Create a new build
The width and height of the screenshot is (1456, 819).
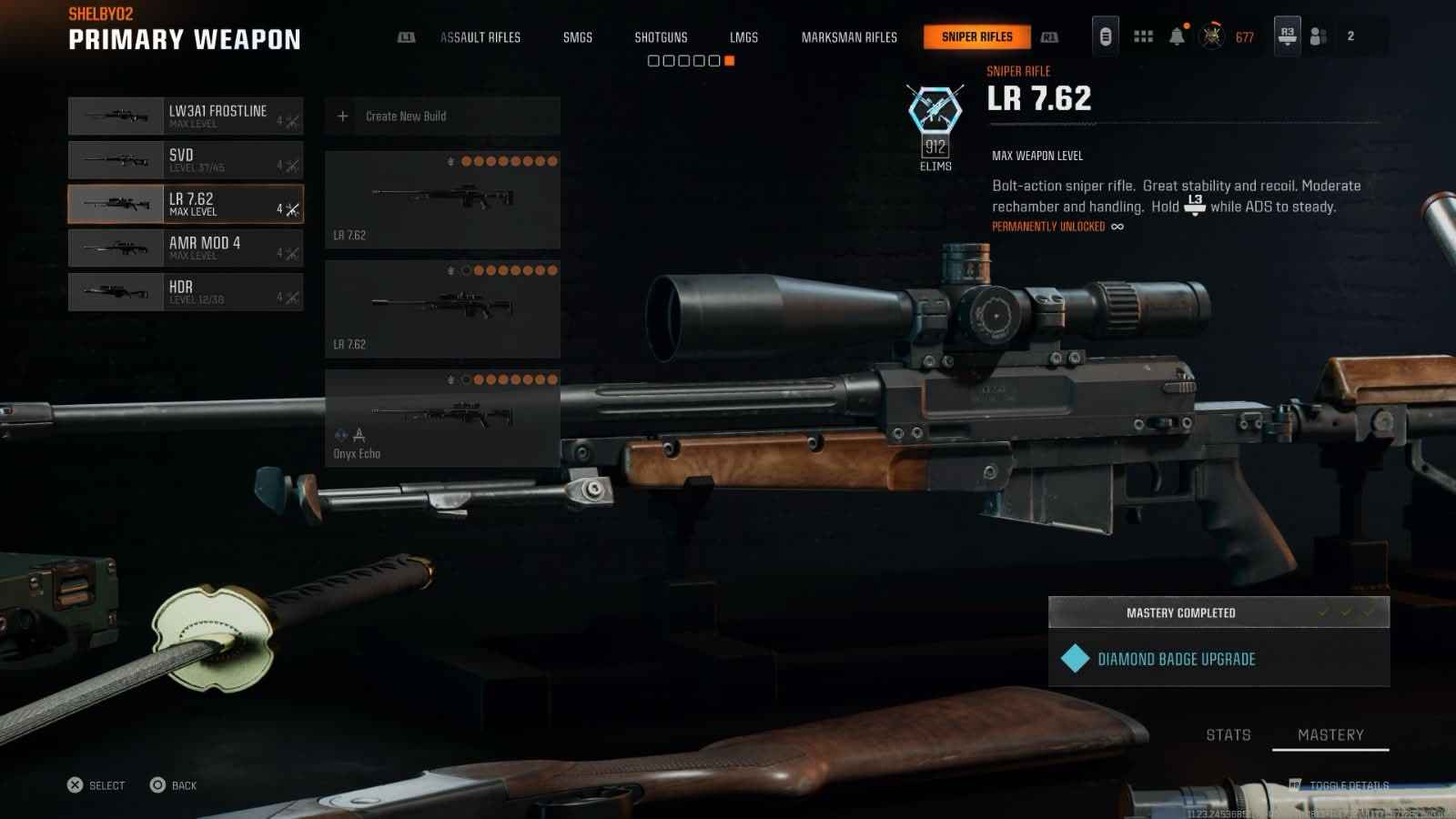442,116
